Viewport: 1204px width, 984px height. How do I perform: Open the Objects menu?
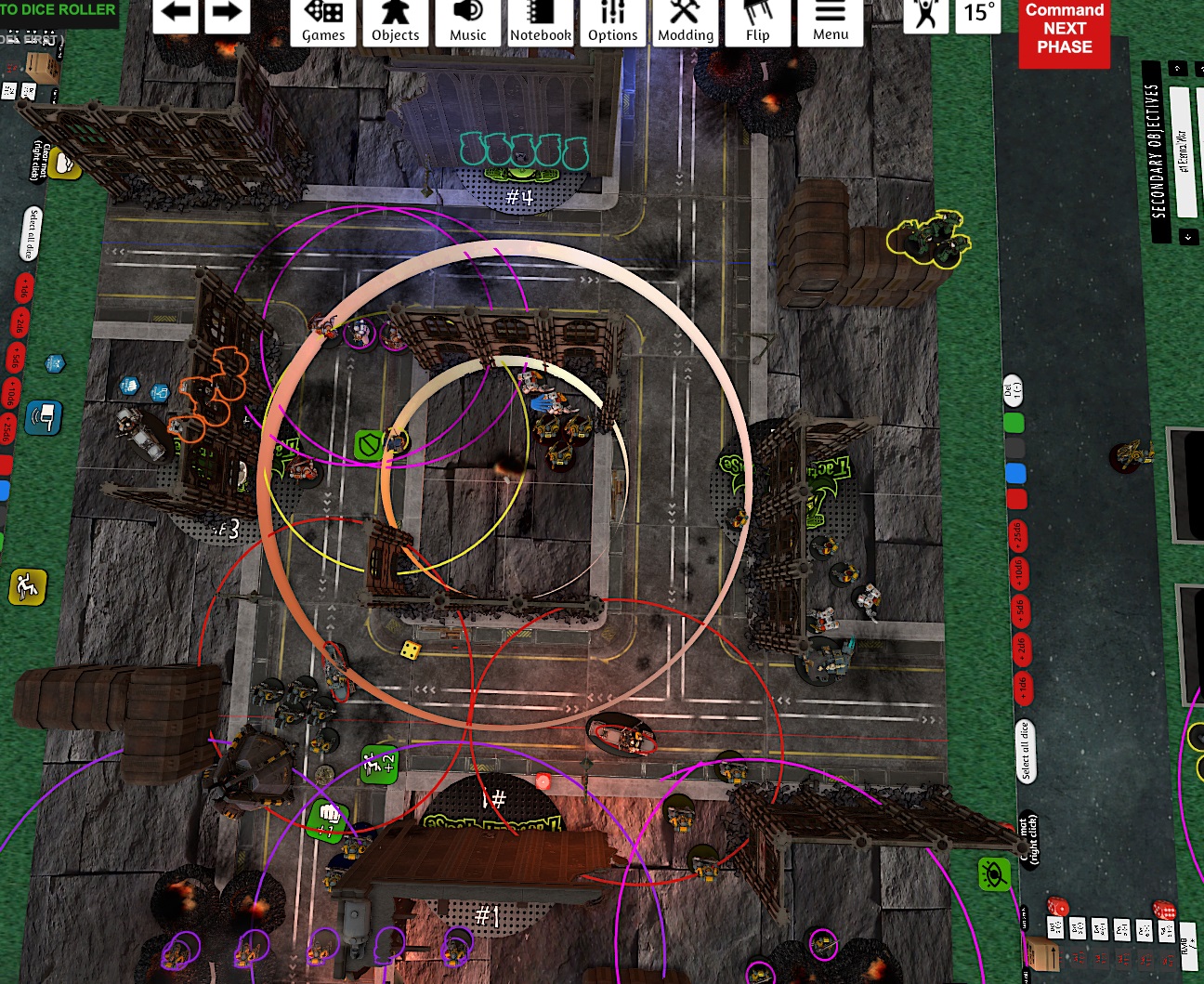pyautogui.click(x=395, y=22)
